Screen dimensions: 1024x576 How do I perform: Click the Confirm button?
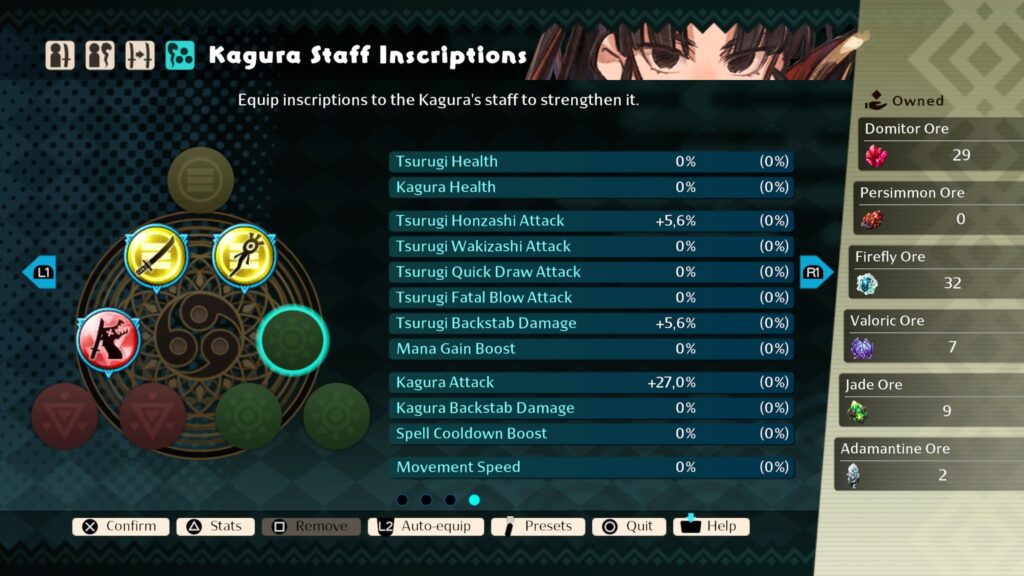pyautogui.click(x=120, y=526)
